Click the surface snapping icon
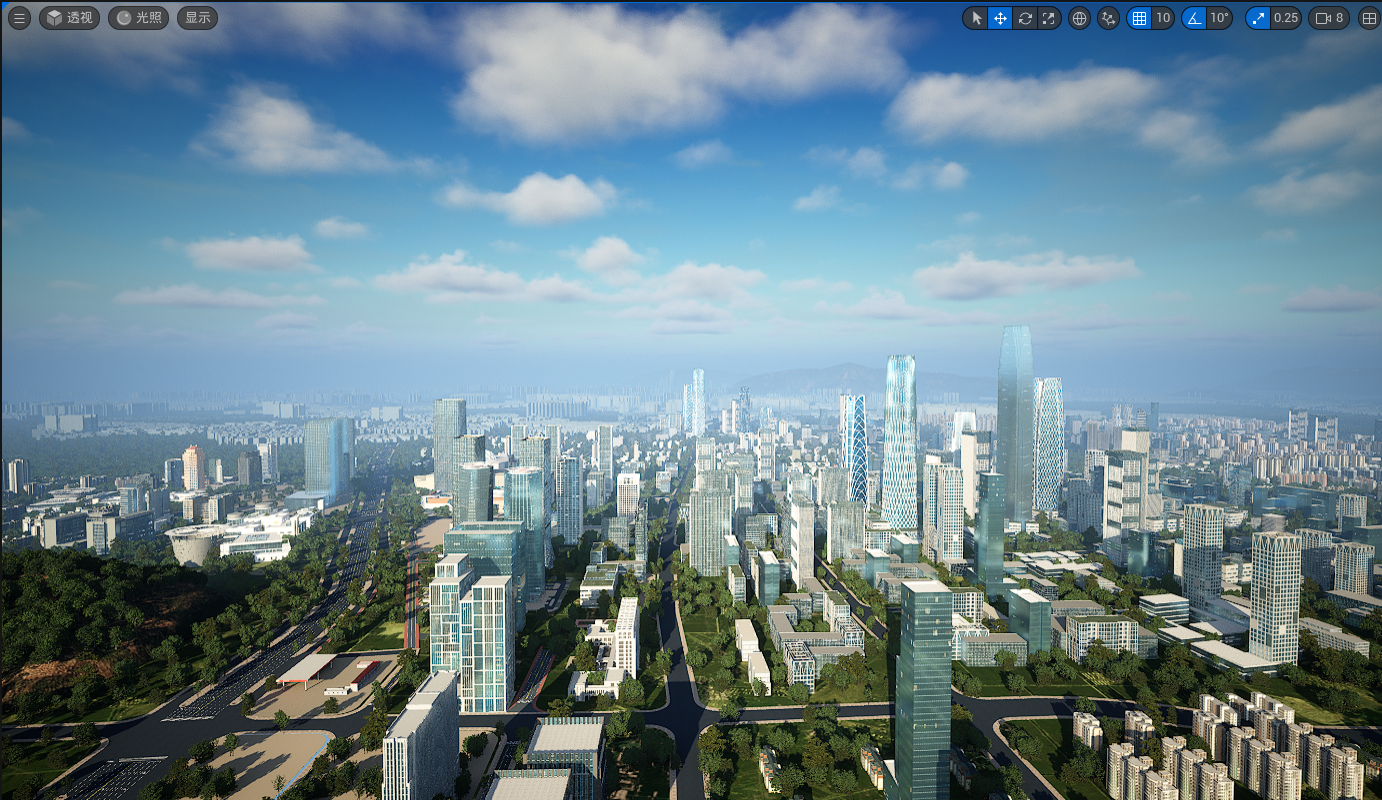 point(1107,18)
